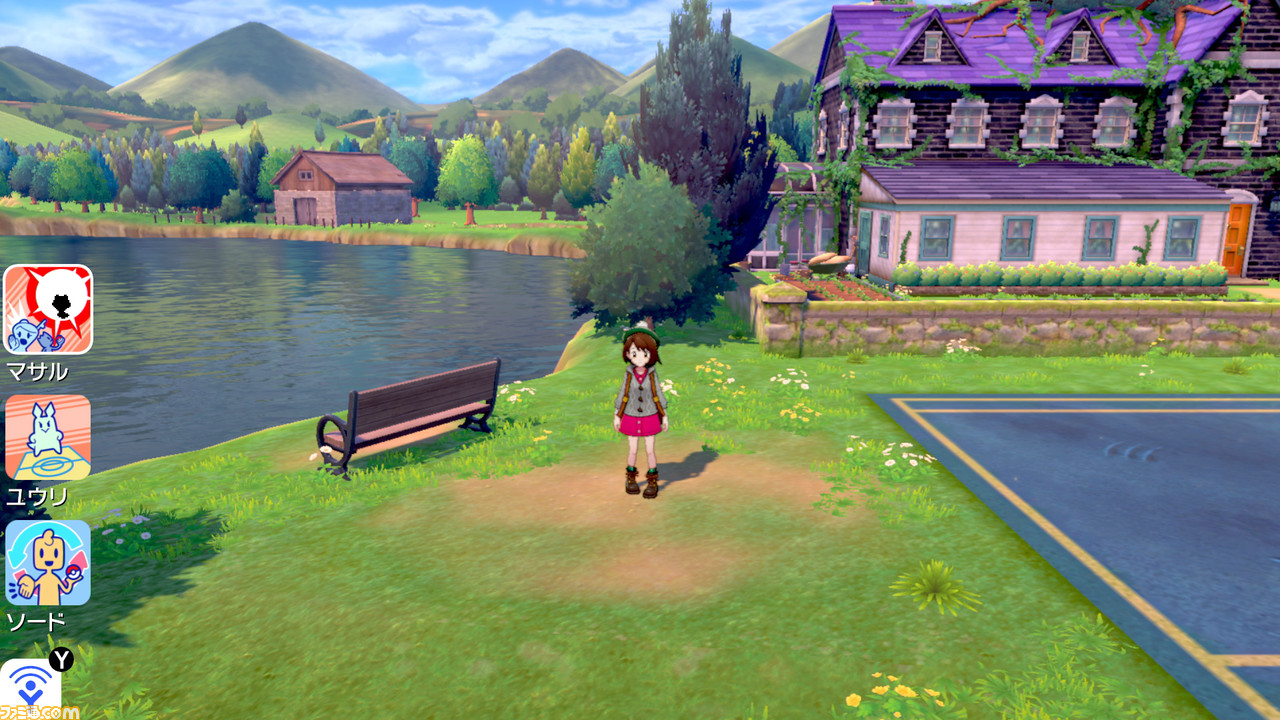Select the player character in pink skirt
The width and height of the screenshot is (1280, 720).
[x=640, y=420]
